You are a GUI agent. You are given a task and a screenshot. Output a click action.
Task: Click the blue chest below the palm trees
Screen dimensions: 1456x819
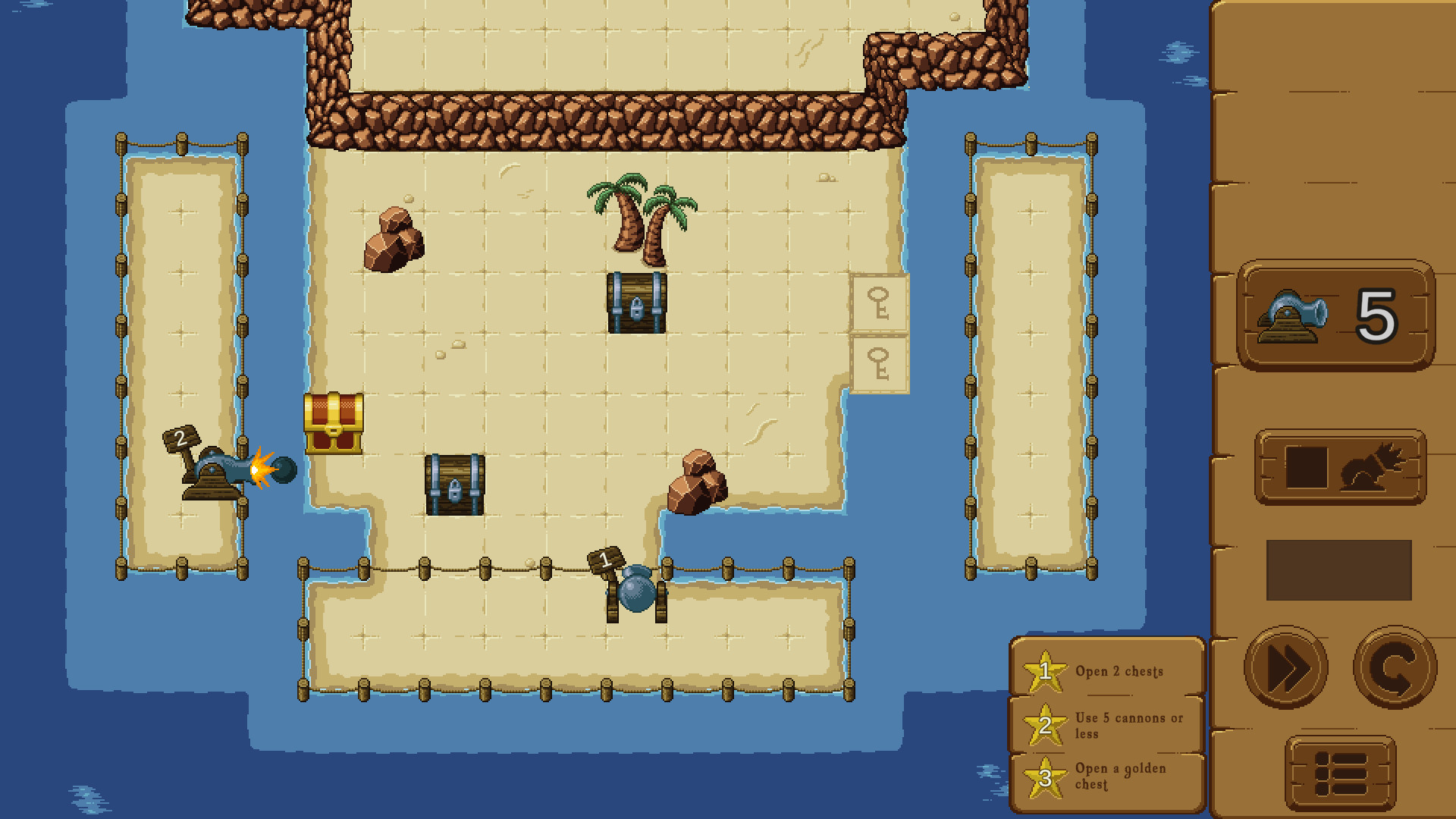pyautogui.click(x=635, y=303)
